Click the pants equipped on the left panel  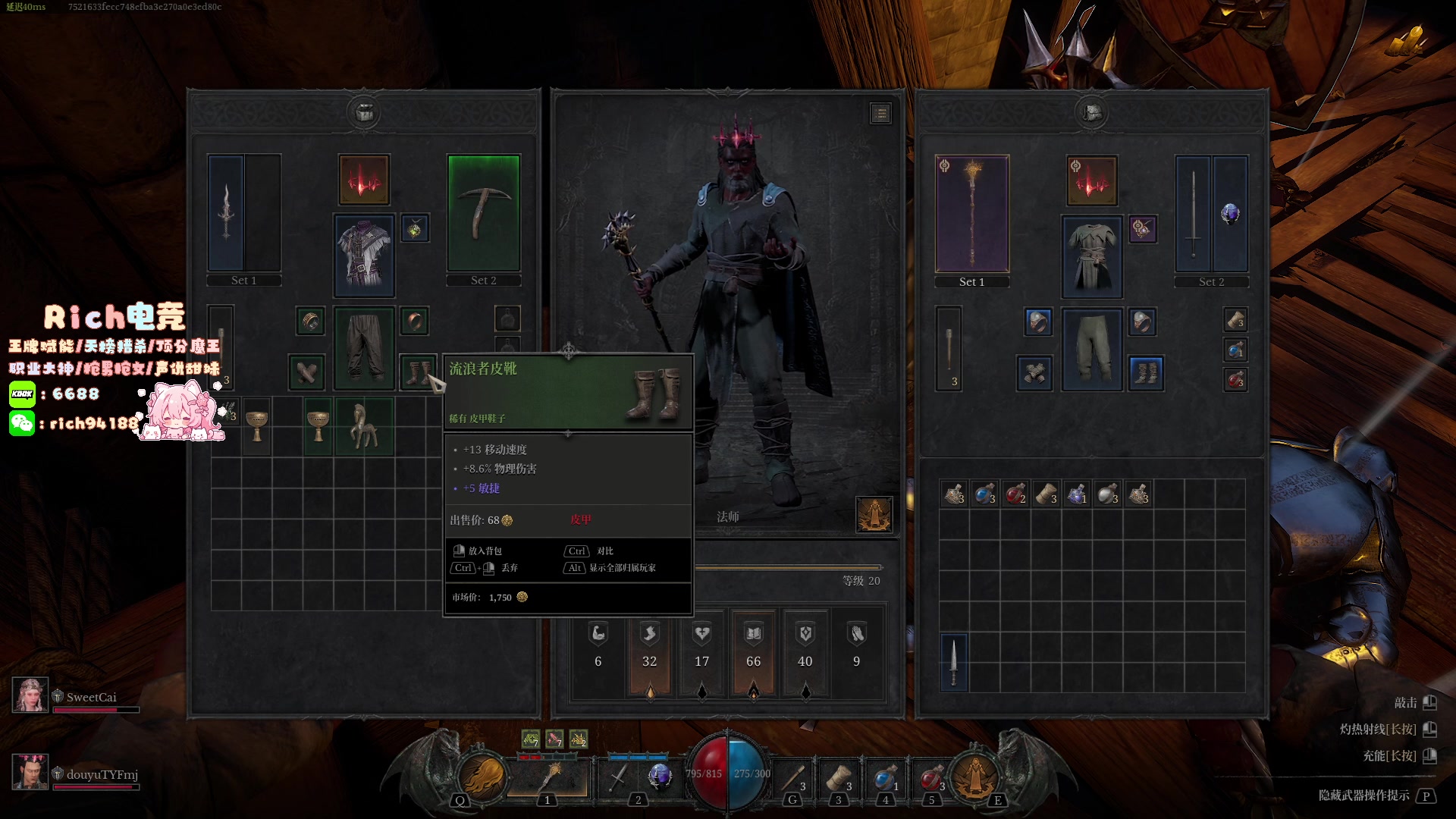coord(364,347)
